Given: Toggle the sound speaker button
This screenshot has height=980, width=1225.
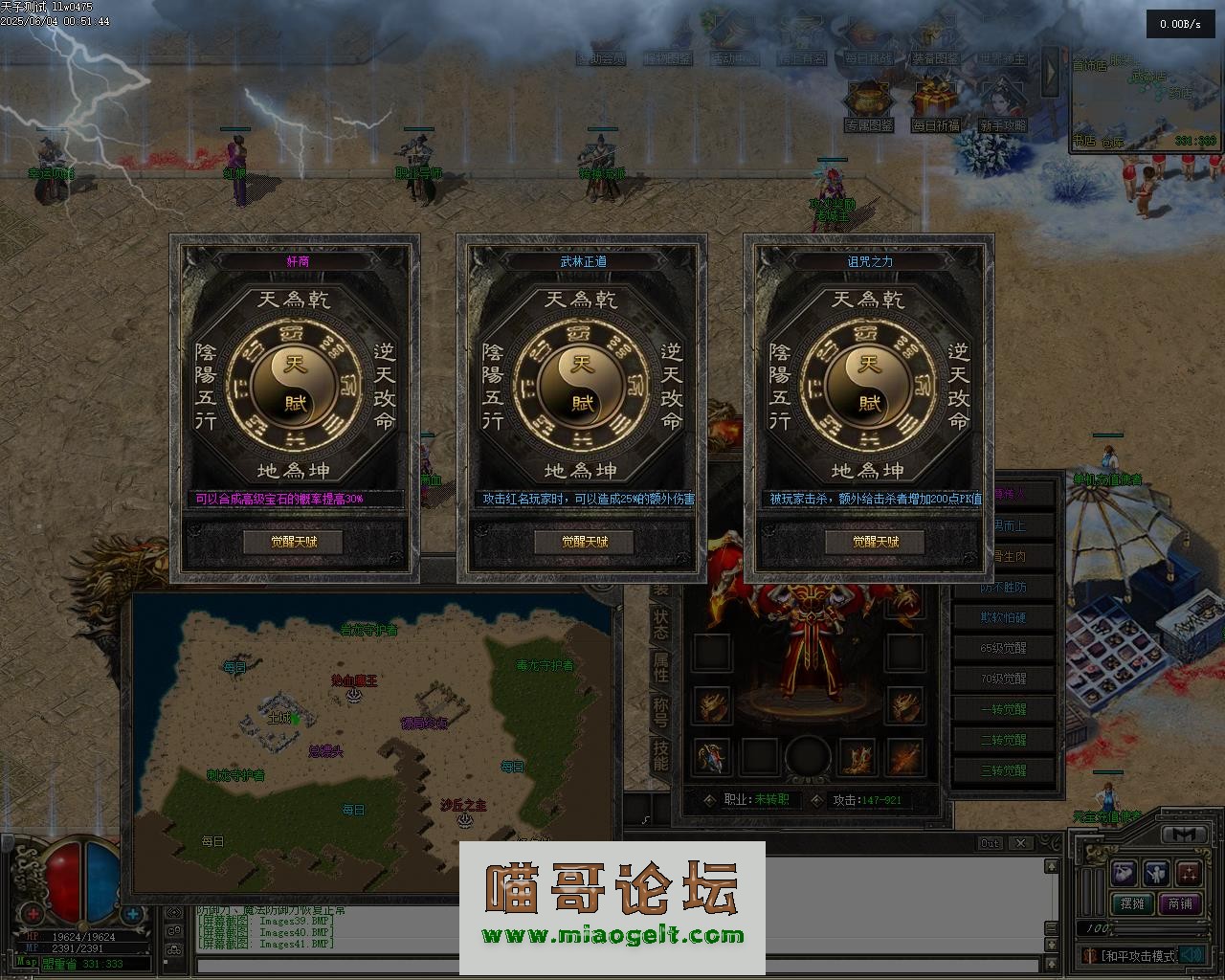Looking at the screenshot, I should [1192, 954].
